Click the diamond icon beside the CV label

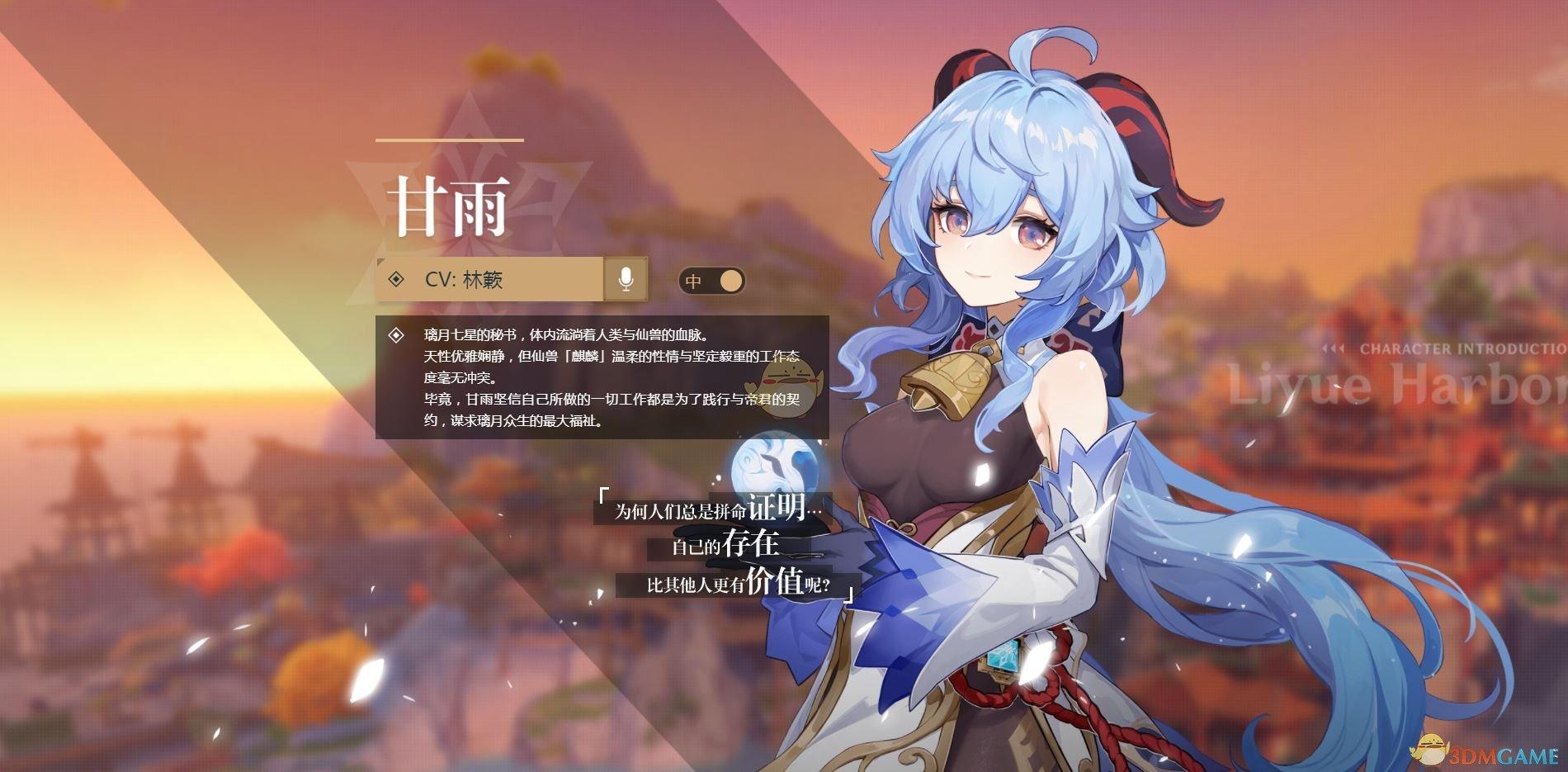pyautogui.click(x=394, y=280)
